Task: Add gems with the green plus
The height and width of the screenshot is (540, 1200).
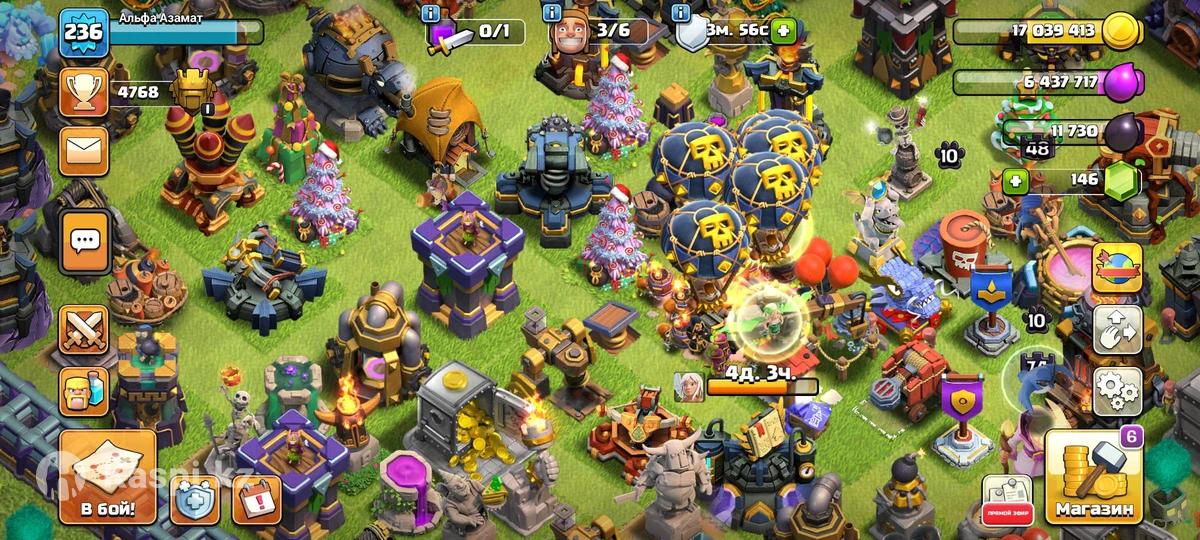Action: tap(1016, 181)
